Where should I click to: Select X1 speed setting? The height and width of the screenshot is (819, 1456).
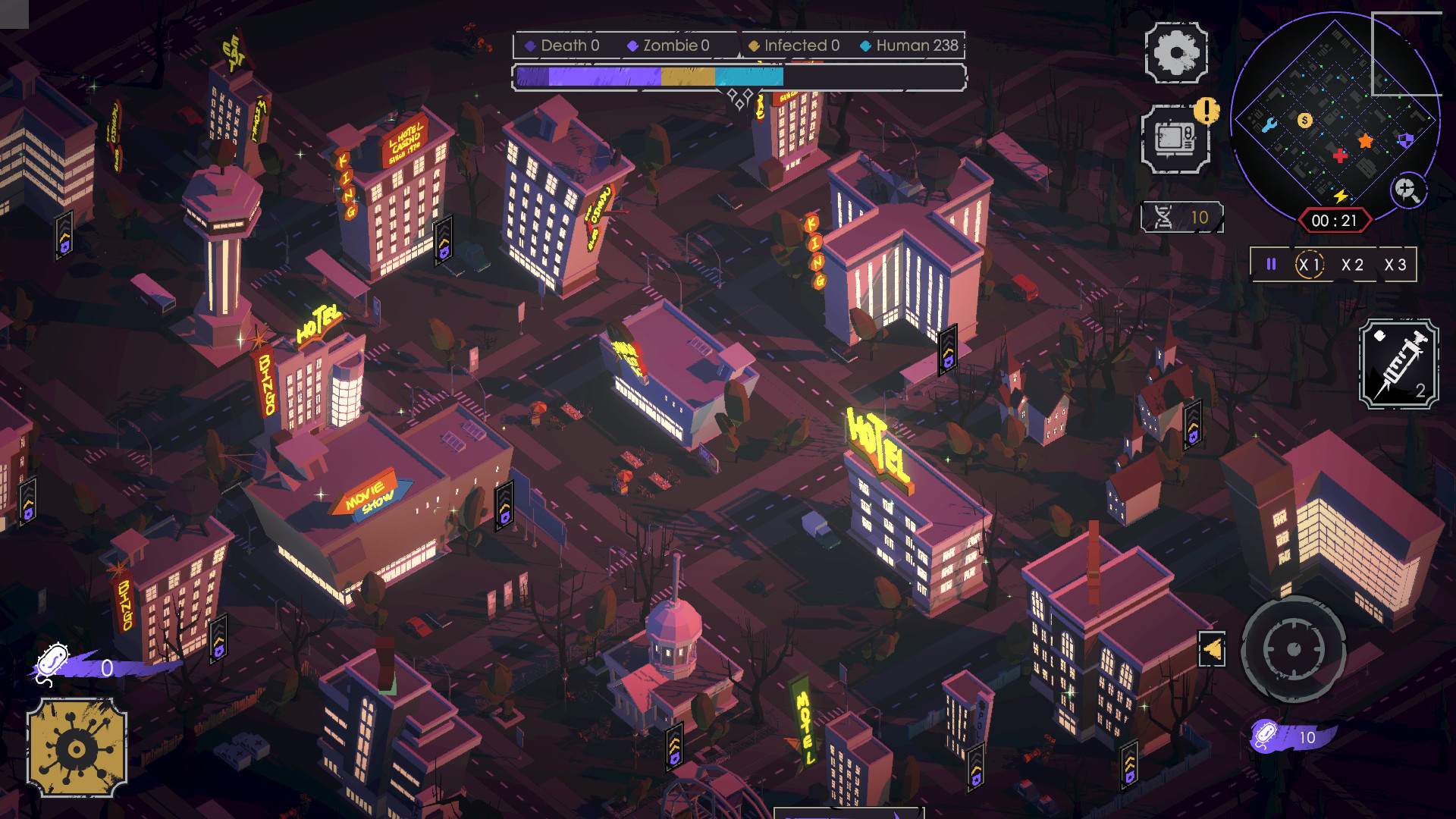[x=1310, y=264]
